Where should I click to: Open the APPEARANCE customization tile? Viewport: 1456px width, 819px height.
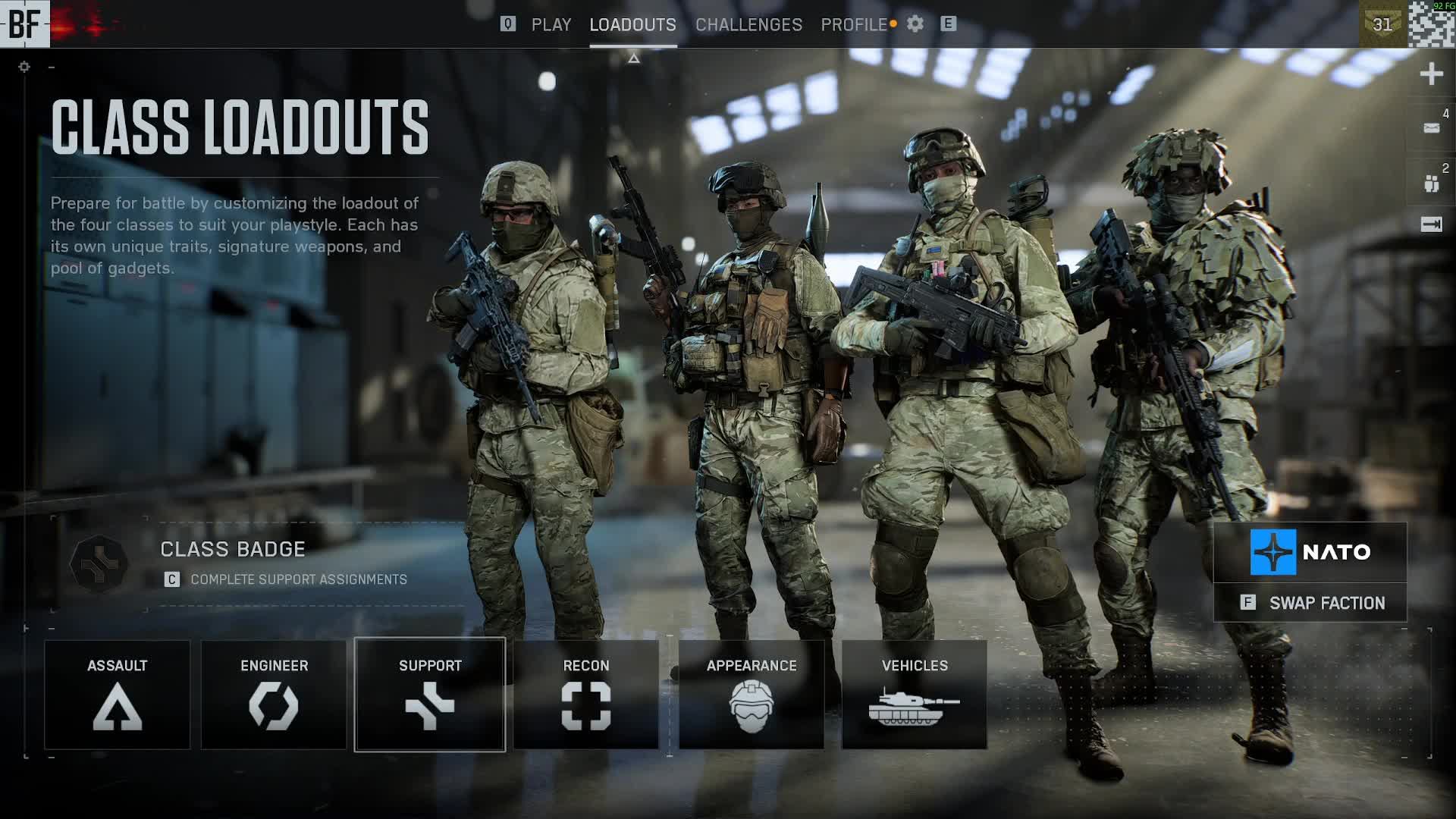tap(752, 695)
